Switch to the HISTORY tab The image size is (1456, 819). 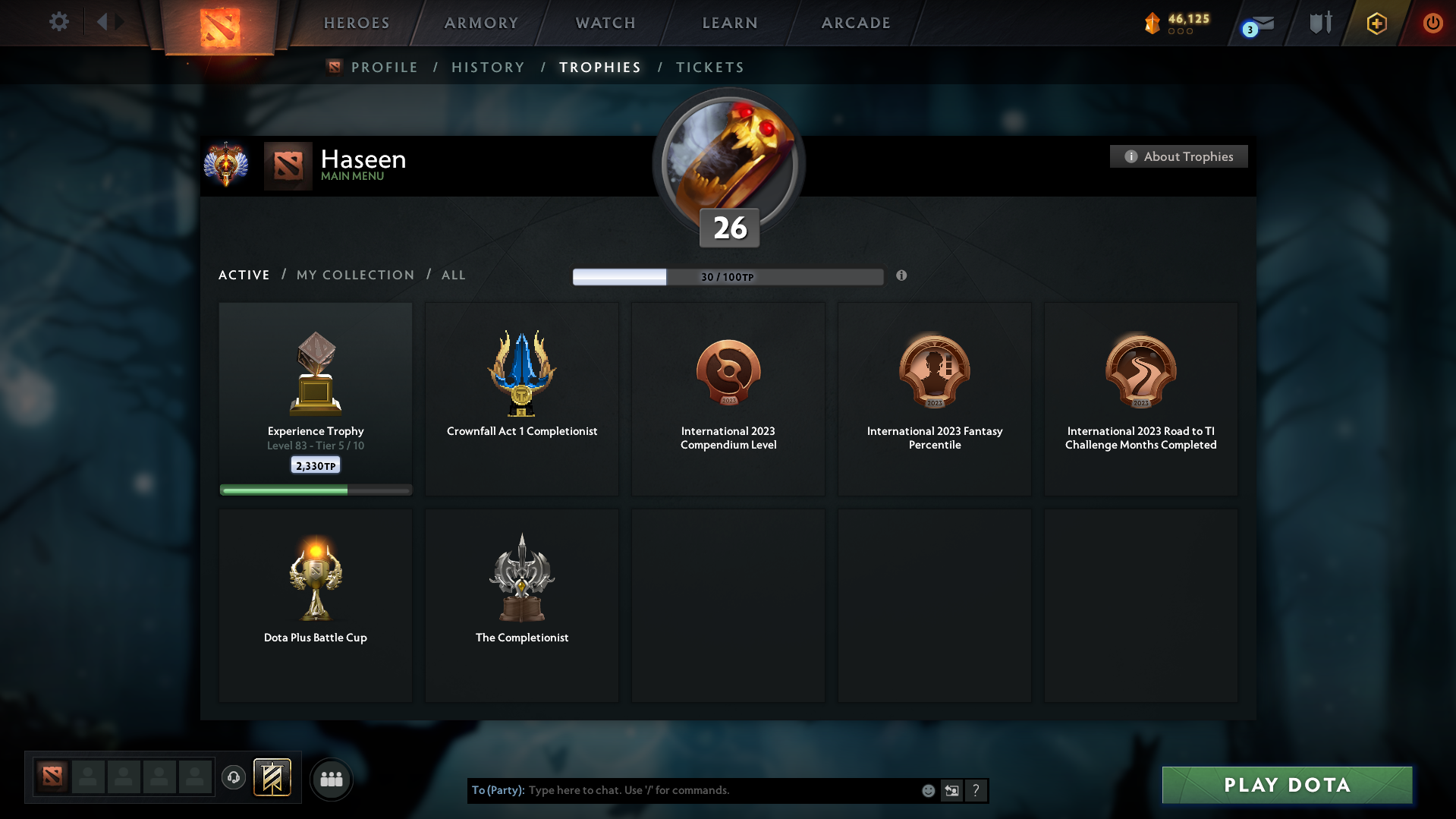488,67
